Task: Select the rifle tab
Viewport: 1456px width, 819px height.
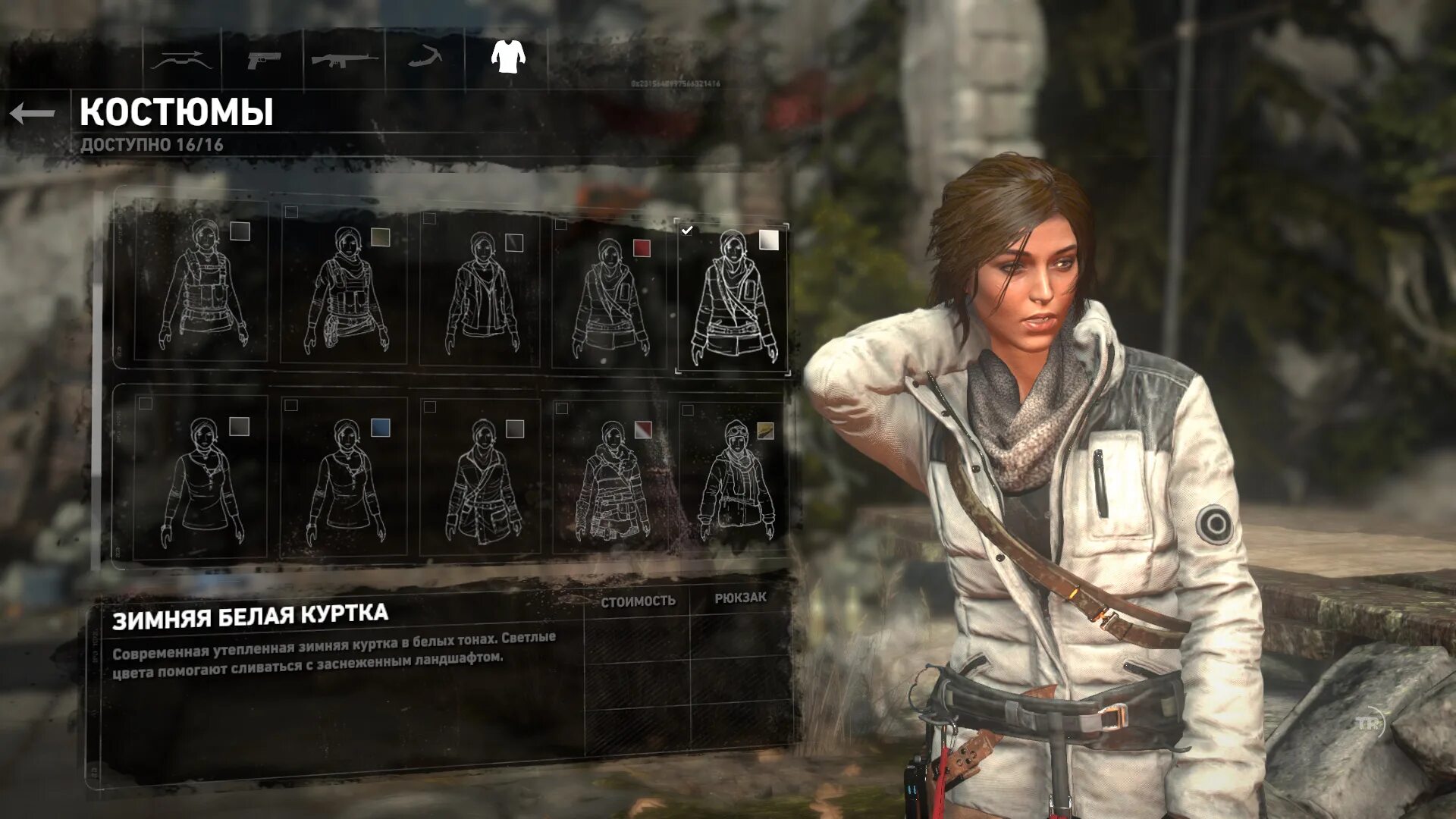Action: pyautogui.click(x=345, y=58)
